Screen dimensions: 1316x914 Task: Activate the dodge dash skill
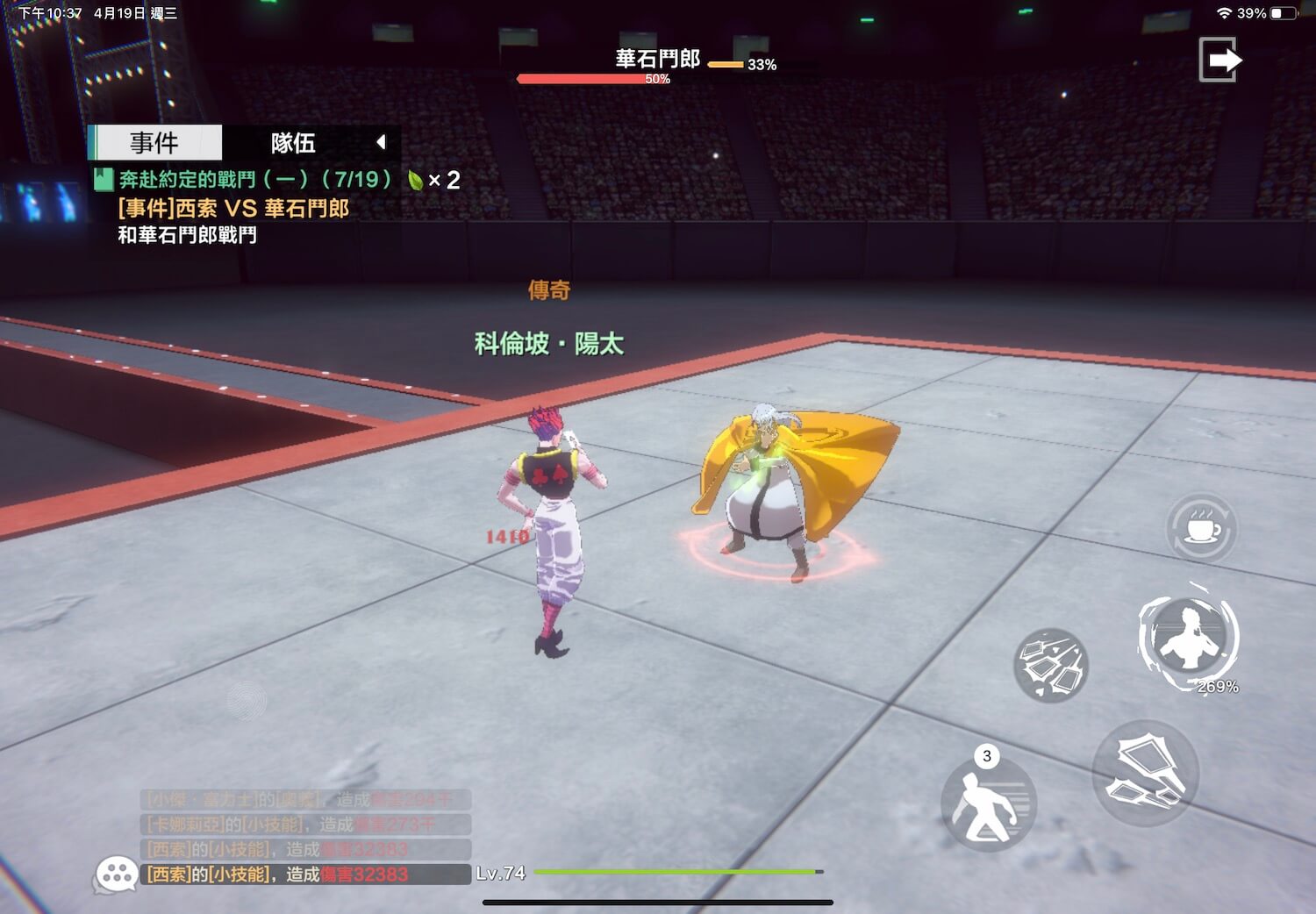pos(988,803)
